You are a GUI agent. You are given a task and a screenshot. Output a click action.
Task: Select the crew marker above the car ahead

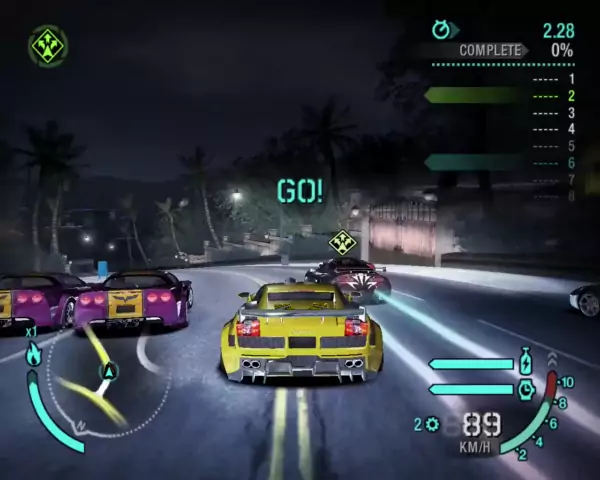pyautogui.click(x=342, y=242)
